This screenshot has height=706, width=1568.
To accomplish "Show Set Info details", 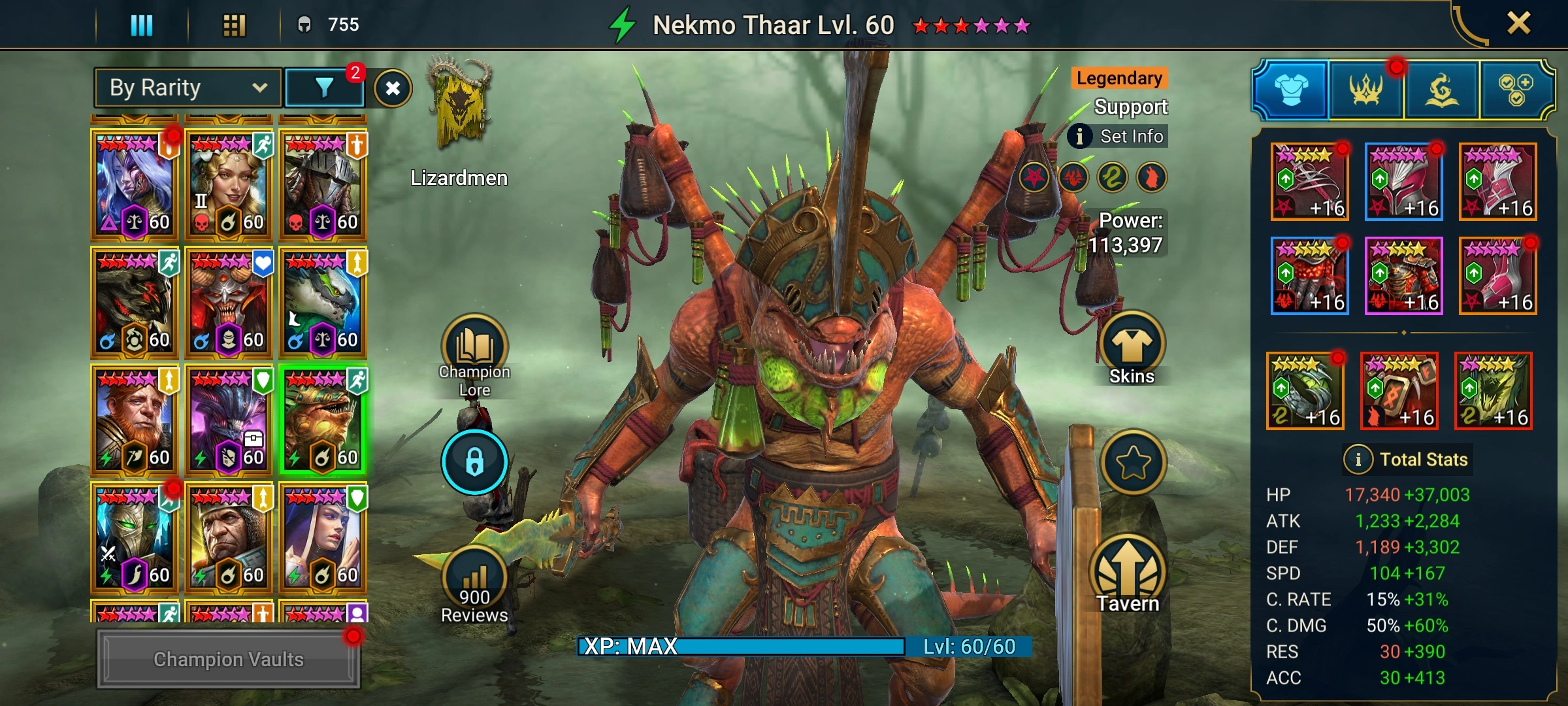I will pos(1118,136).
